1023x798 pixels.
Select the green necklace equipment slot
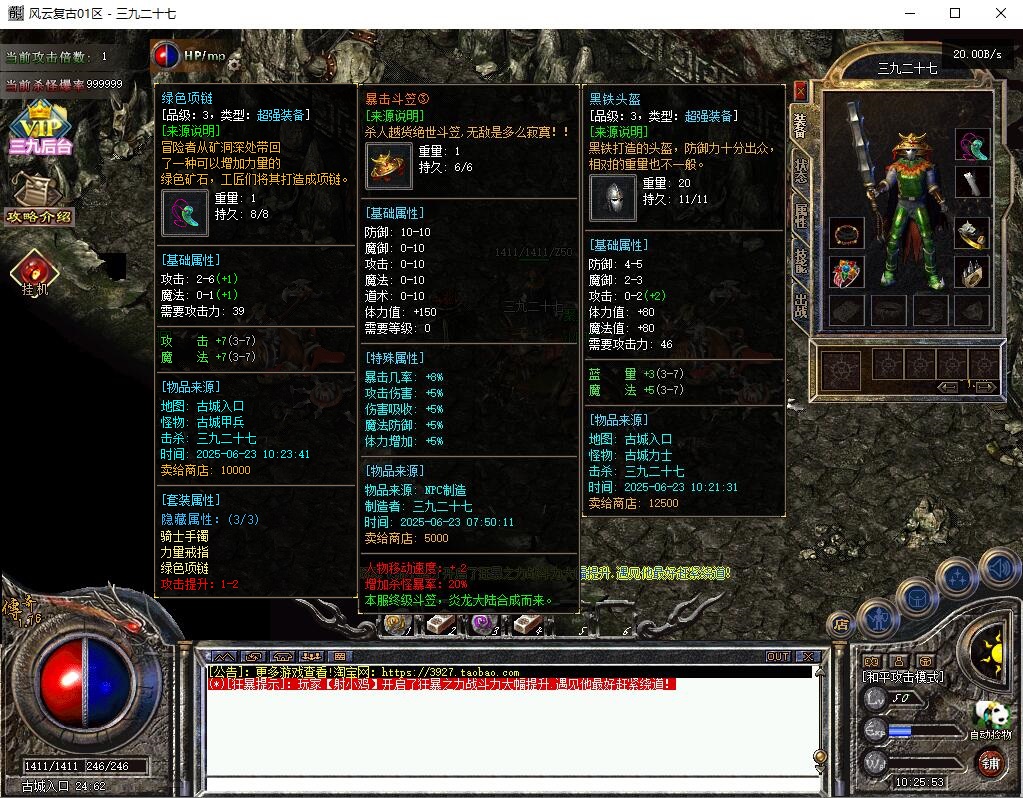click(x=971, y=144)
